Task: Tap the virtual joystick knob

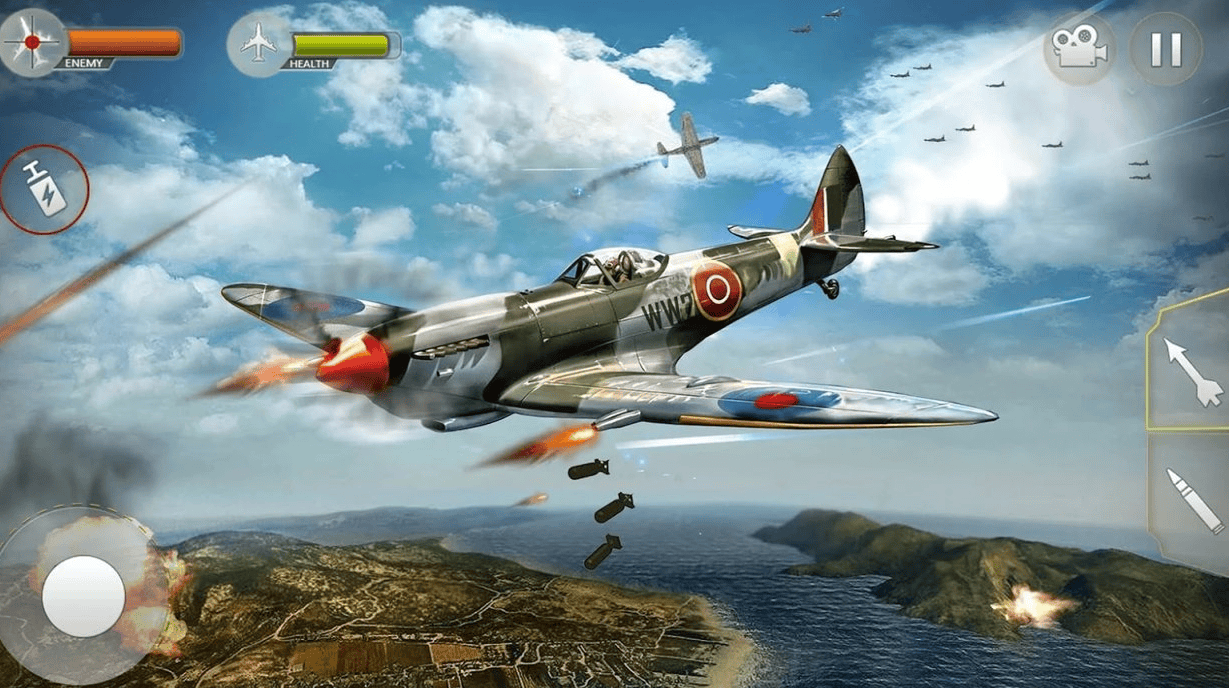Action: 84,596
